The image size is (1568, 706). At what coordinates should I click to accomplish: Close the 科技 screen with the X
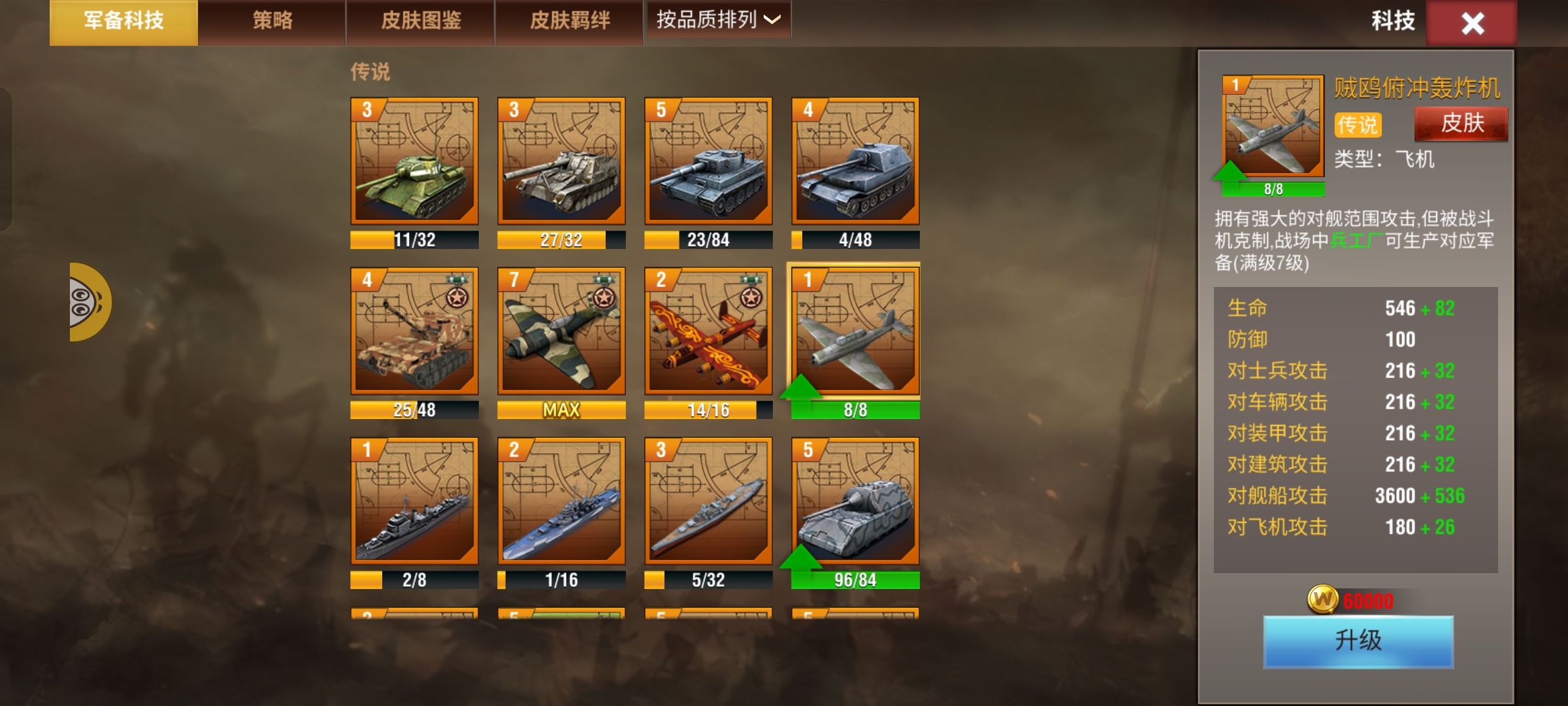(1472, 24)
